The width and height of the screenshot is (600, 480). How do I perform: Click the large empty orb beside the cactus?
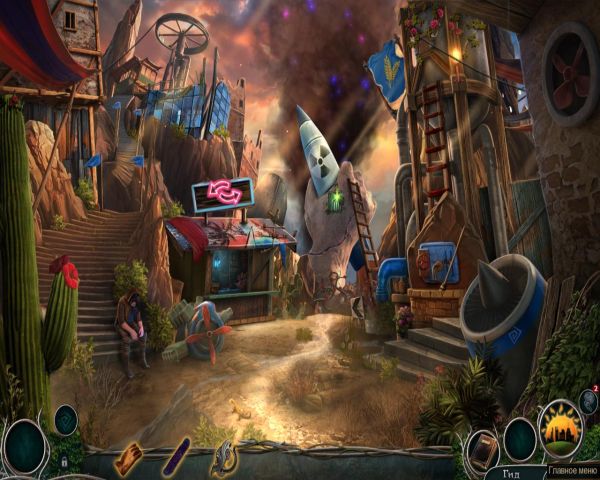click(24, 444)
